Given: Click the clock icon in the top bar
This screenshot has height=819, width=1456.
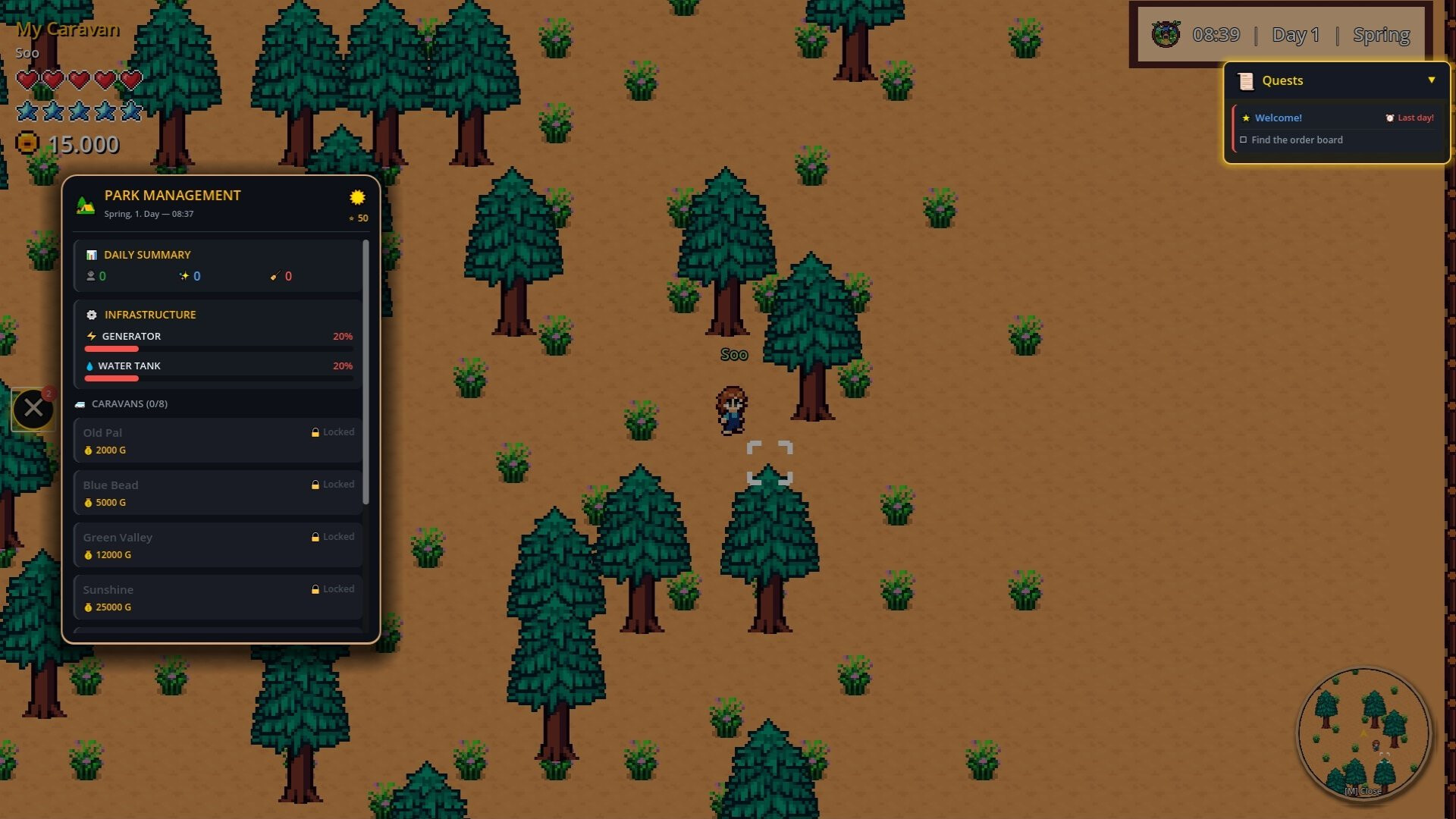Looking at the screenshot, I should click(1165, 34).
